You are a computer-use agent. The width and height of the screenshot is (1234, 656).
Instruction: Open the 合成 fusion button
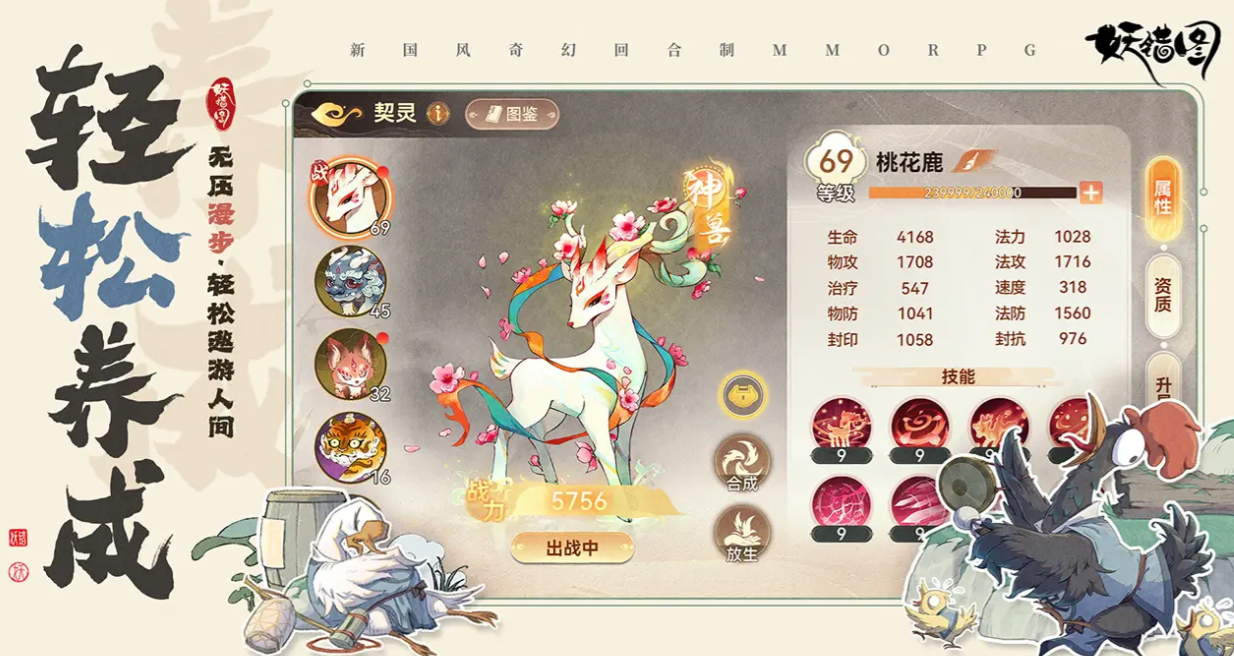pos(742,463)
